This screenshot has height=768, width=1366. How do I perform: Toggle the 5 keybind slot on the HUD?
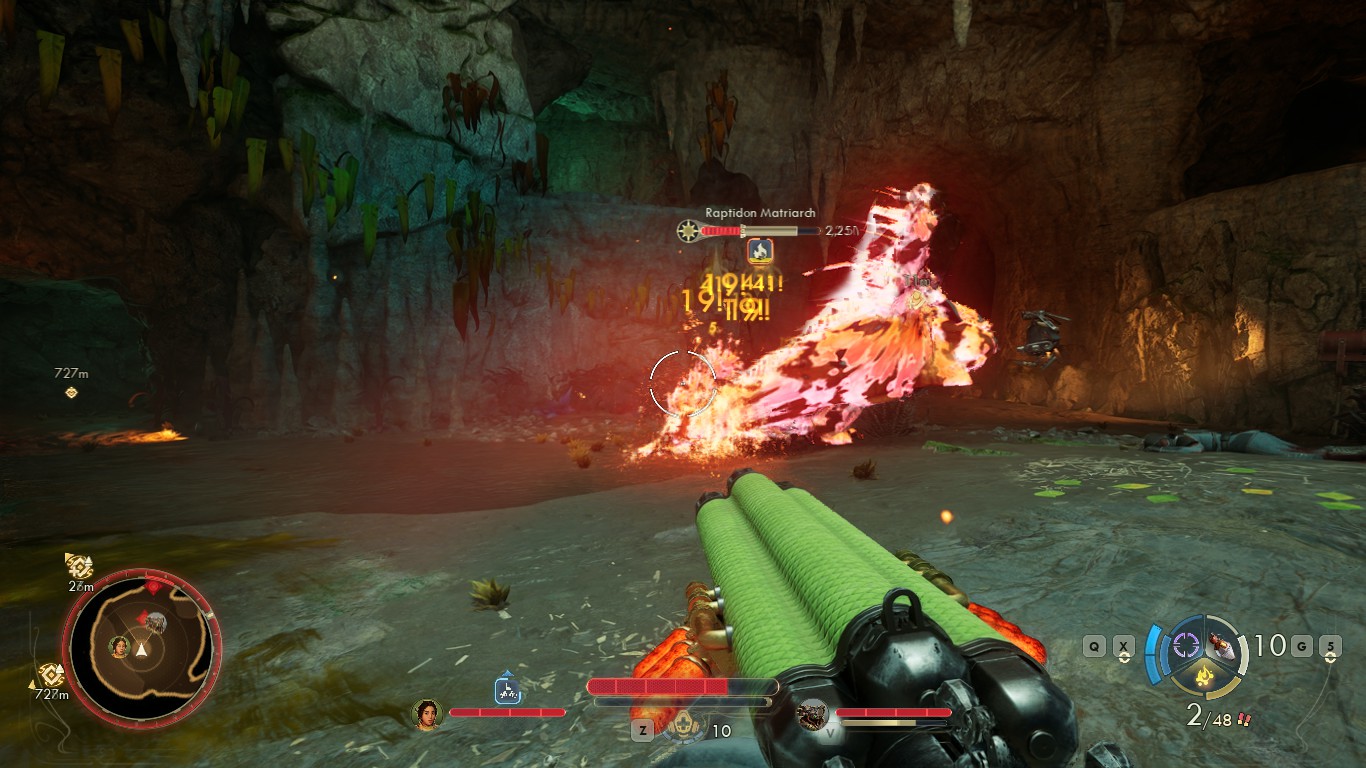pos(1330,646)
